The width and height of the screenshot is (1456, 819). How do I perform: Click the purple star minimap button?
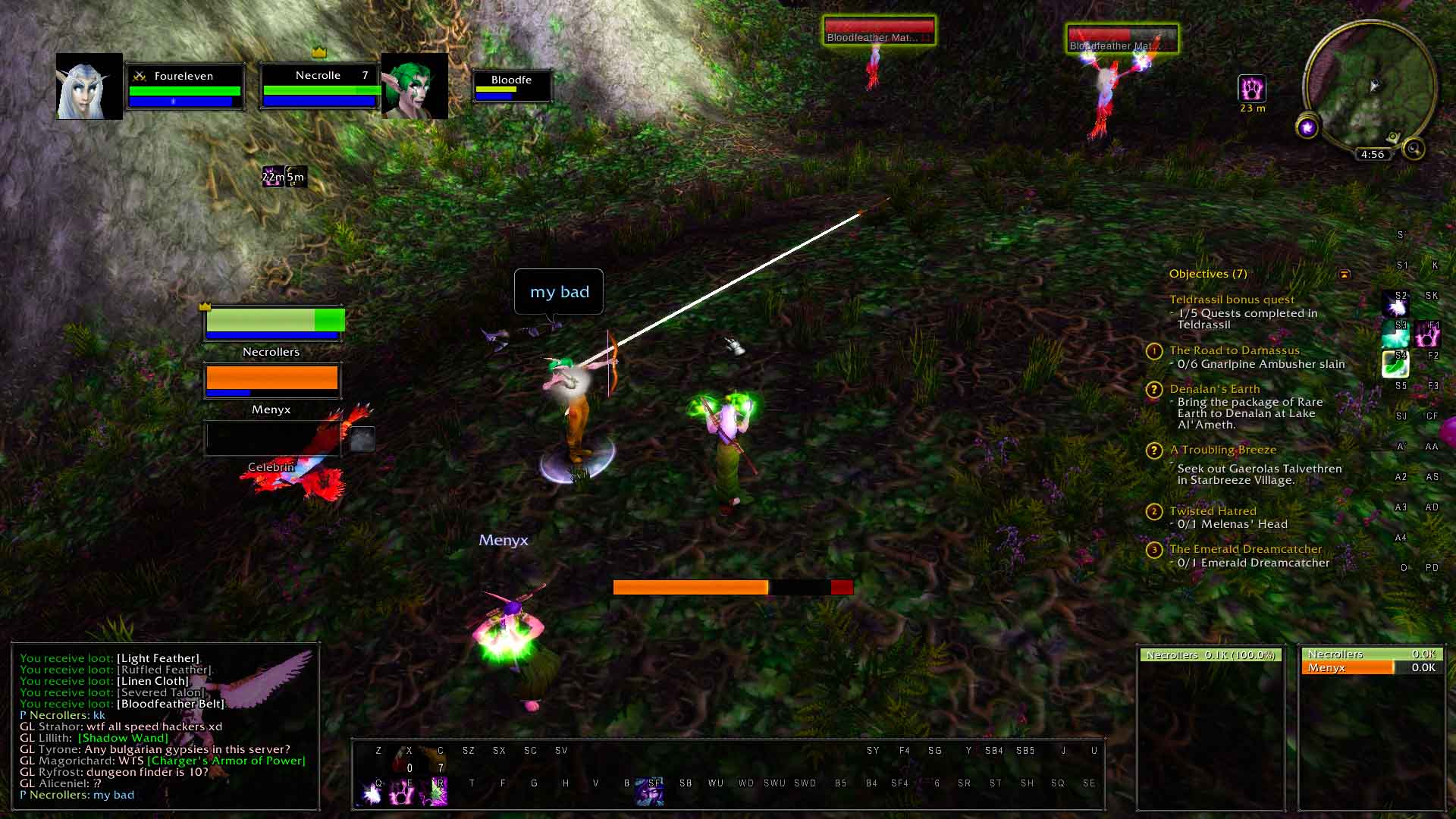pos(1307,127)
